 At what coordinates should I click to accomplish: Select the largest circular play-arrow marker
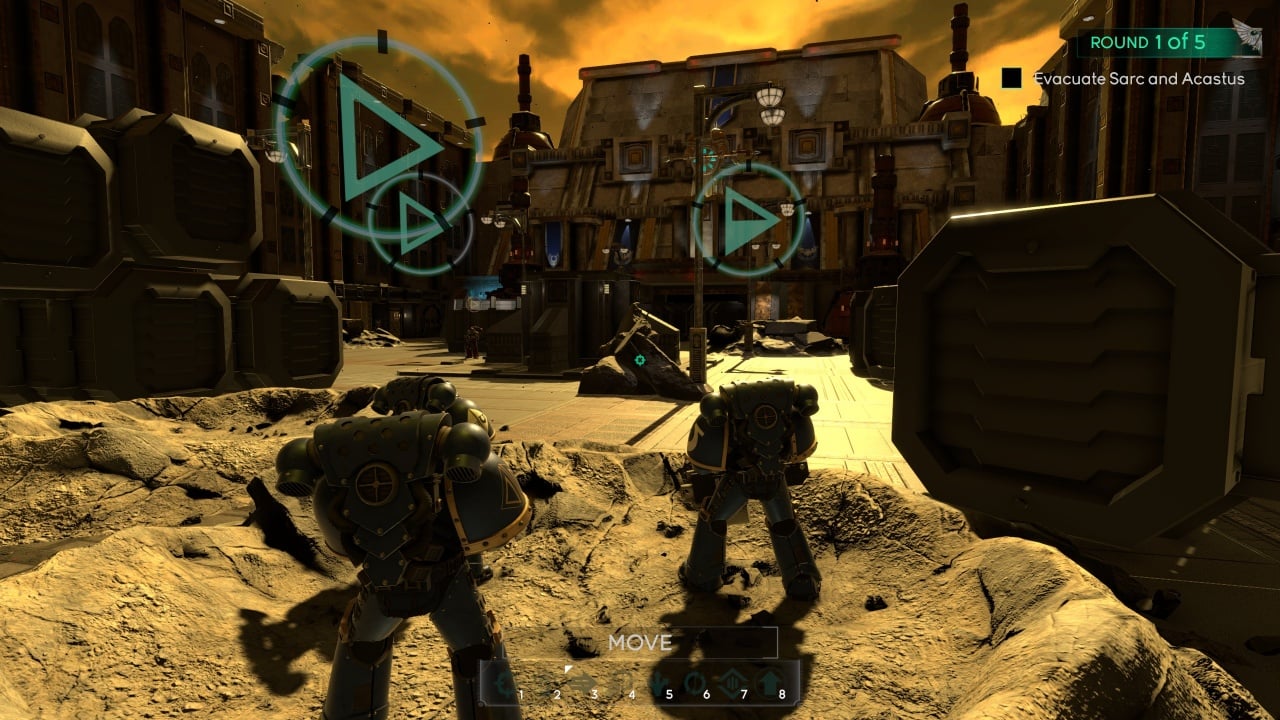(x=378, y=138)
